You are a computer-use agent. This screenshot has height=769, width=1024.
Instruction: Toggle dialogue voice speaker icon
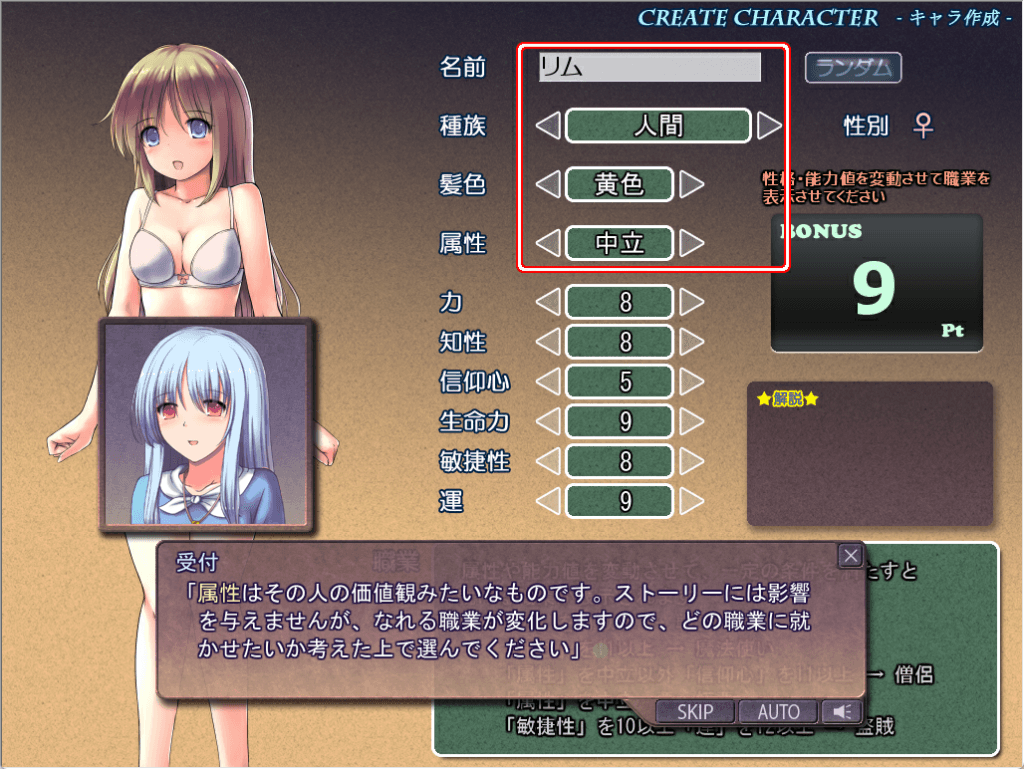click(x=843, y=712)
